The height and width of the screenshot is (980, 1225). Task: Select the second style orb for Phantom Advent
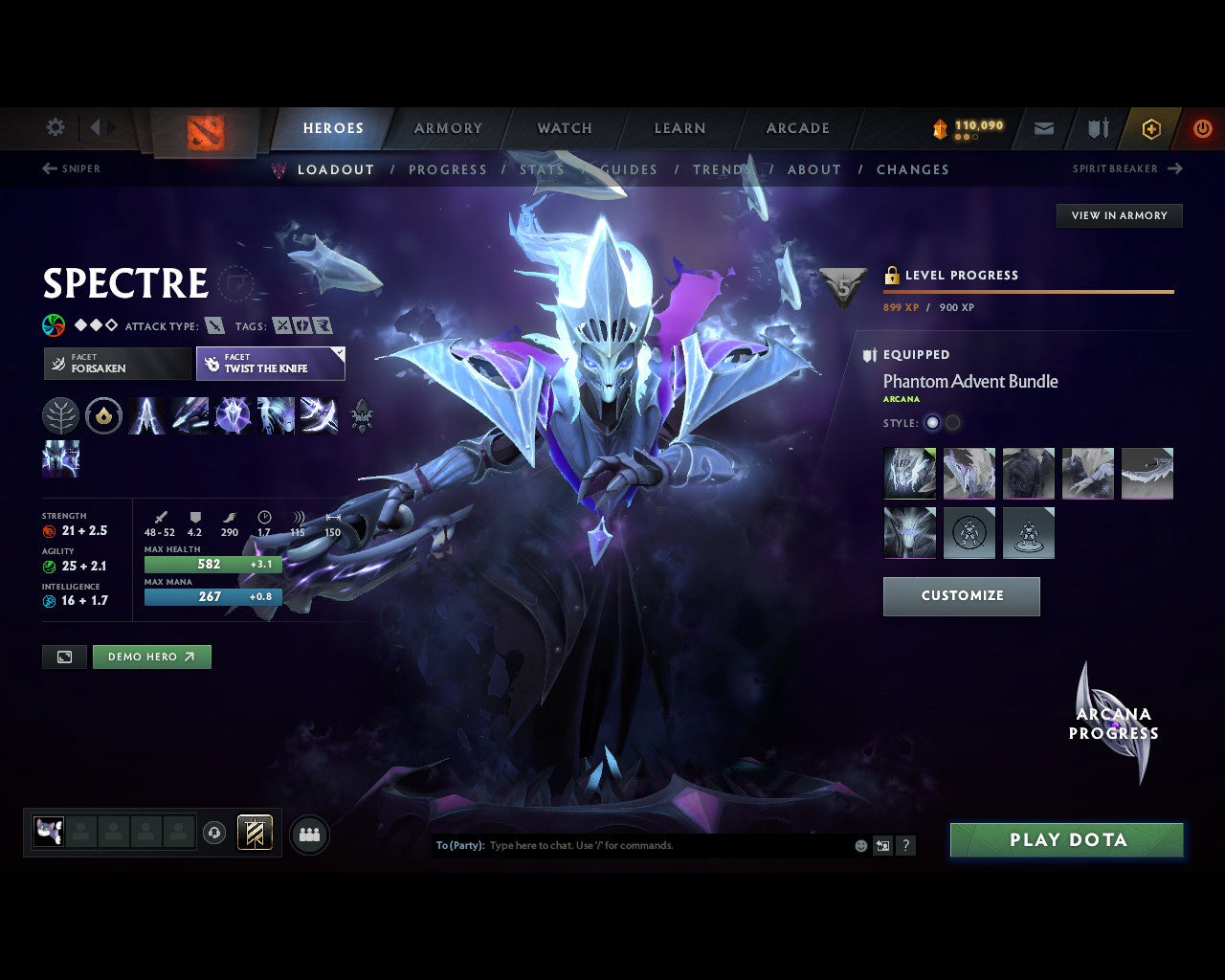(x=953, y=422)
